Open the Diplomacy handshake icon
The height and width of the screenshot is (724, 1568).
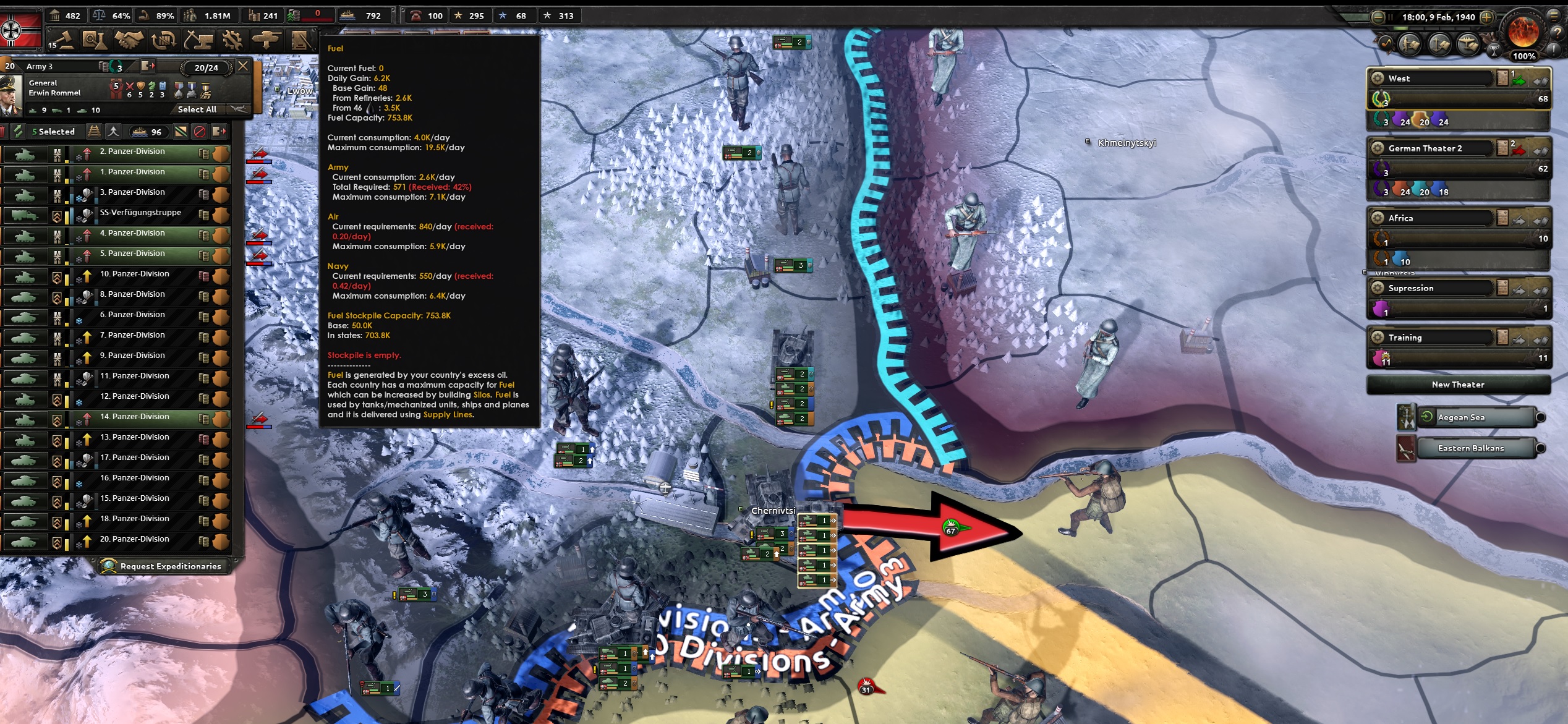point(129,40)
